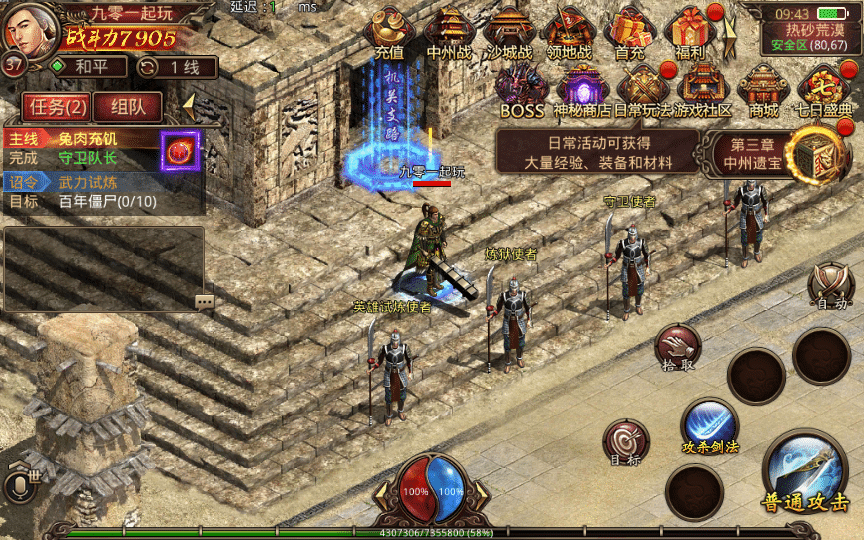Open the 游戏社区 game community
This screenshot has height=540, width=864.
[704, 90]
